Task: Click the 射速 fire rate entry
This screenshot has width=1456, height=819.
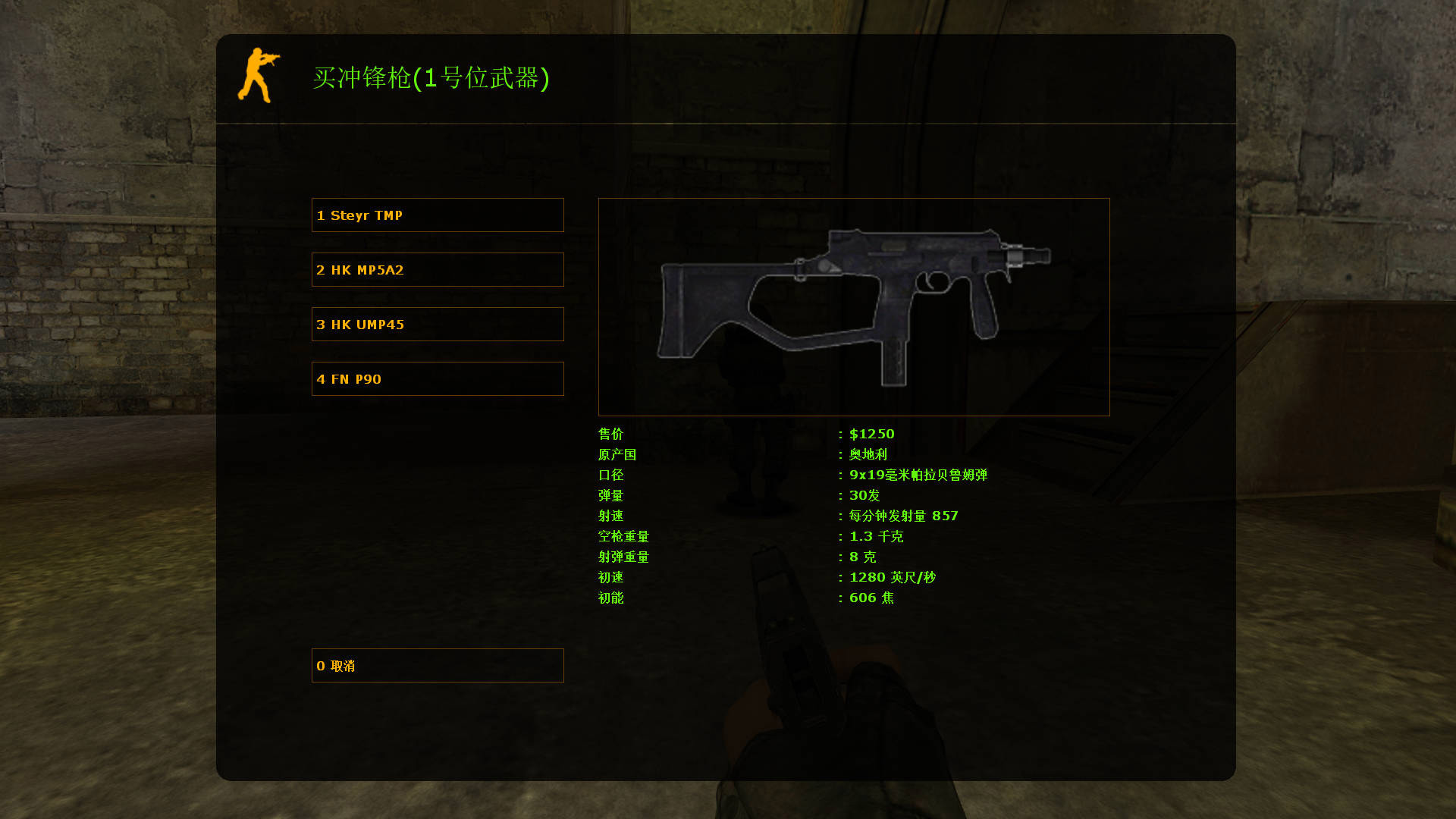Action: tap(610, 516)
